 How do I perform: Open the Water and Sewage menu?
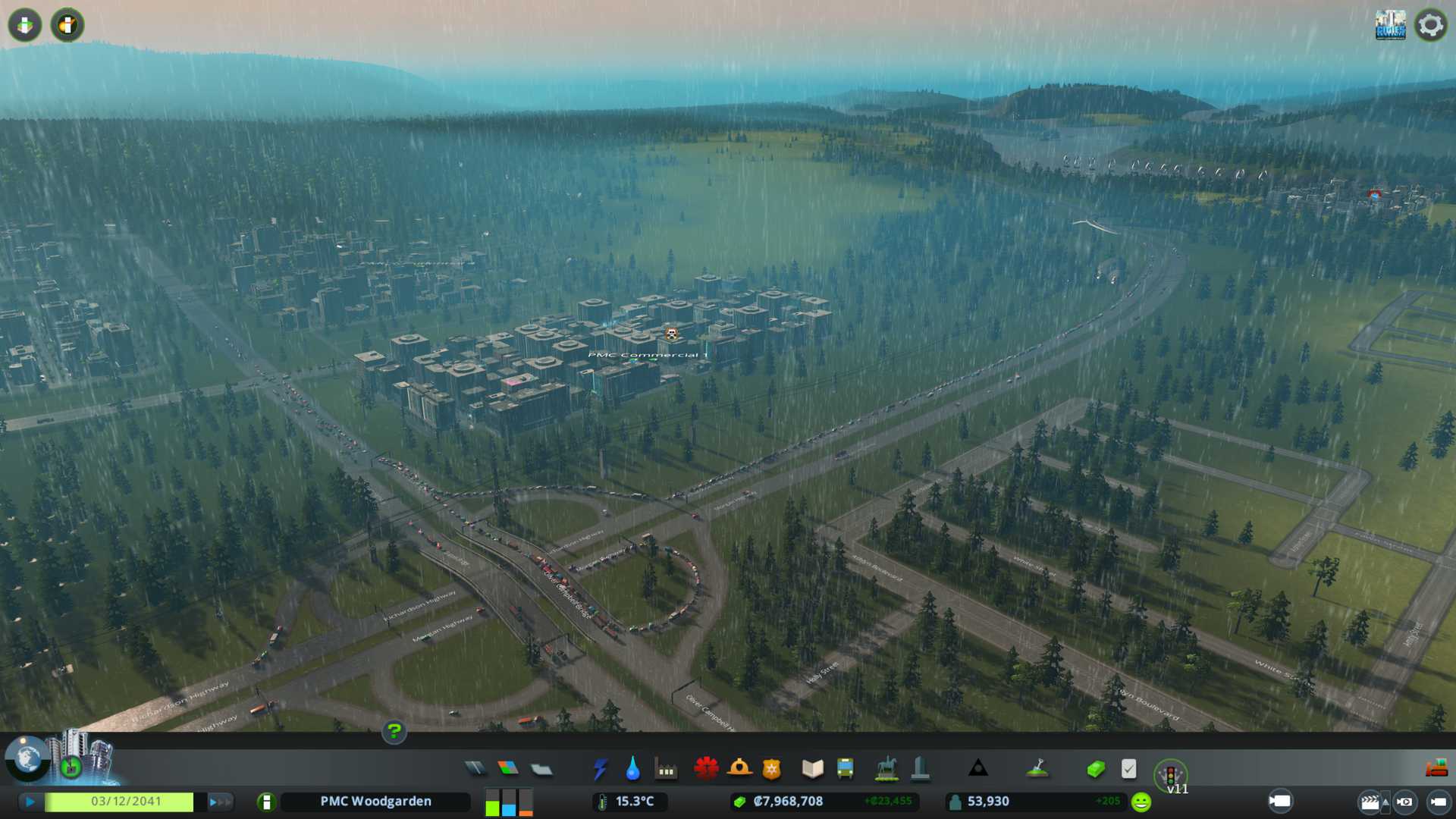click(x=632, y=769)
